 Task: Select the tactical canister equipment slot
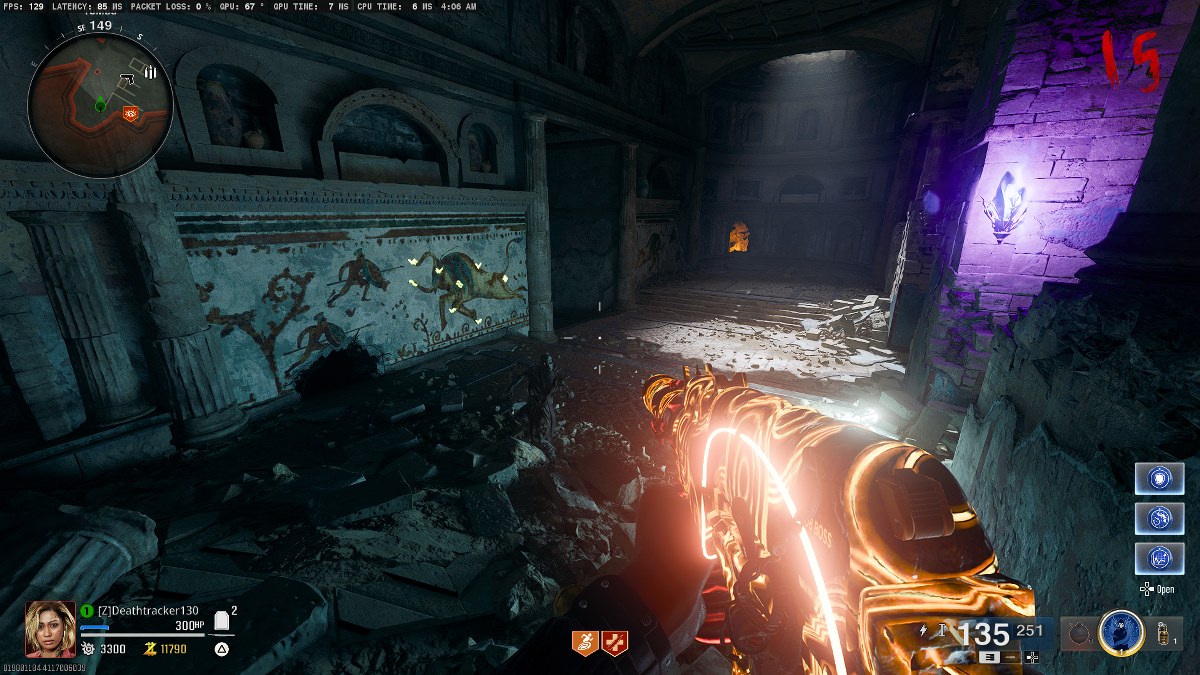point(1163,634)
